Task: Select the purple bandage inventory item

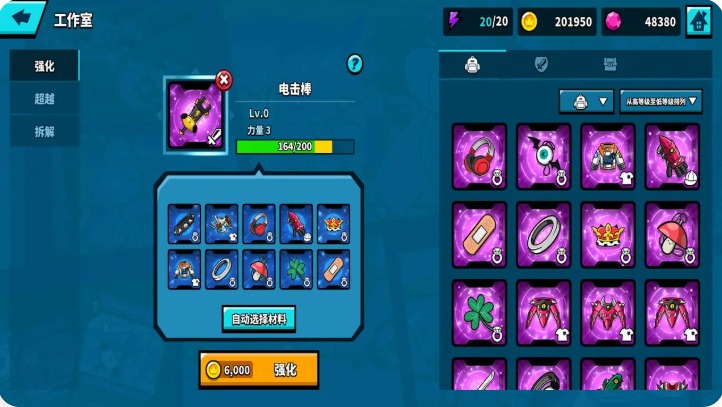Action: click(479, 234)
